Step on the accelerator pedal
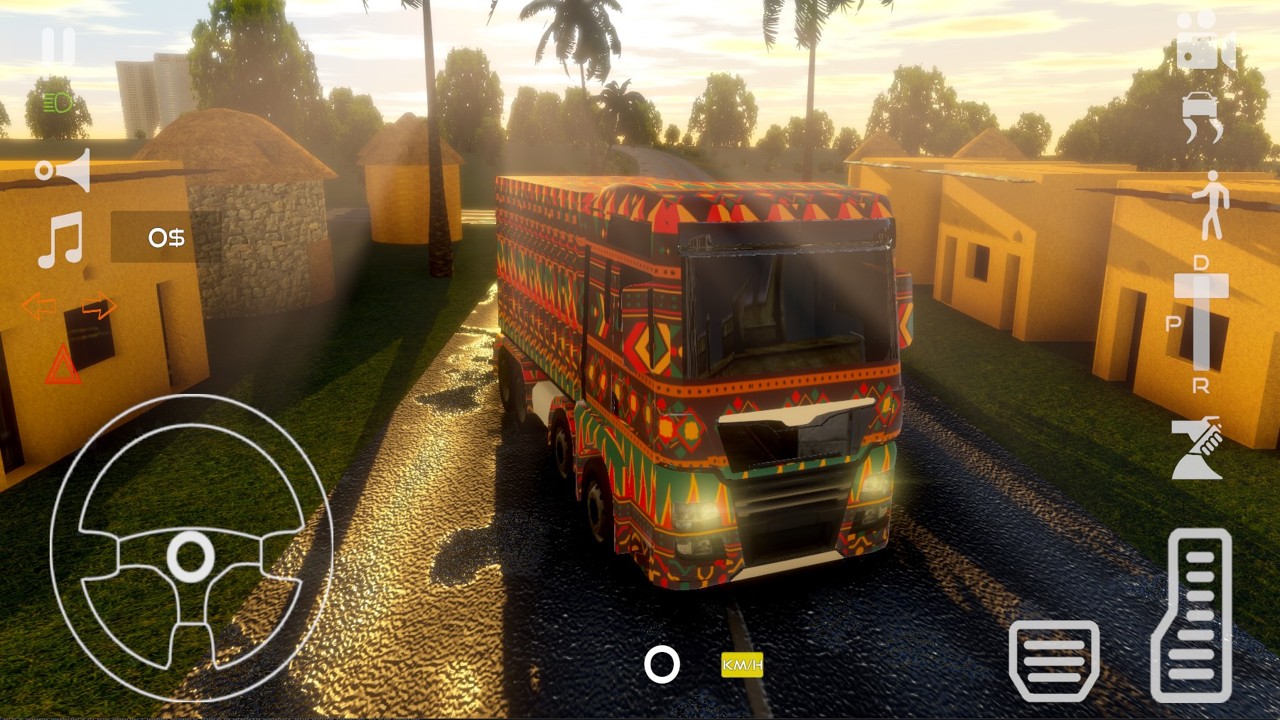The width and height of the screenshot is (1280, 720). pos(1192,614)
